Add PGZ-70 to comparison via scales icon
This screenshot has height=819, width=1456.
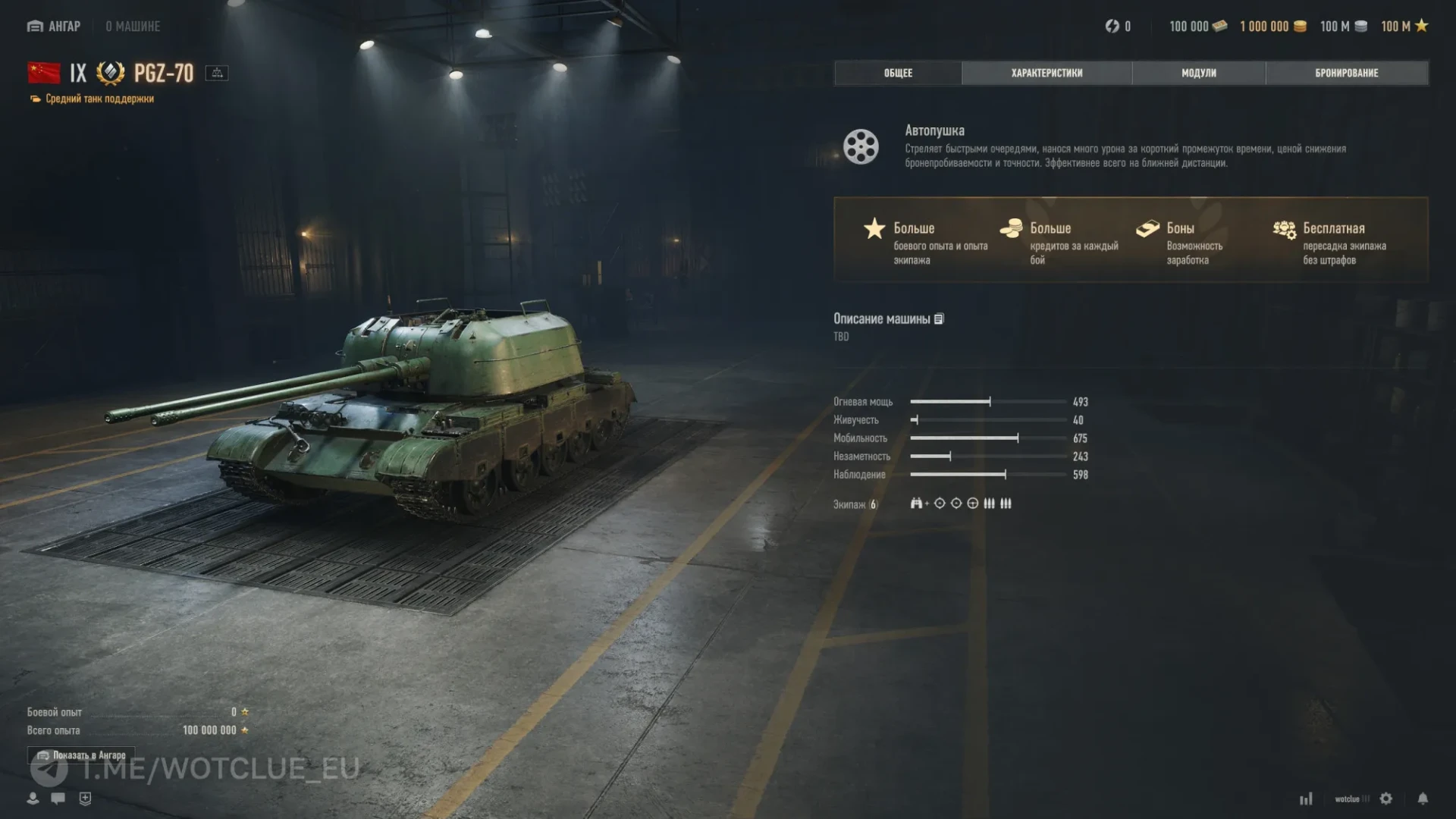(217, 73)
